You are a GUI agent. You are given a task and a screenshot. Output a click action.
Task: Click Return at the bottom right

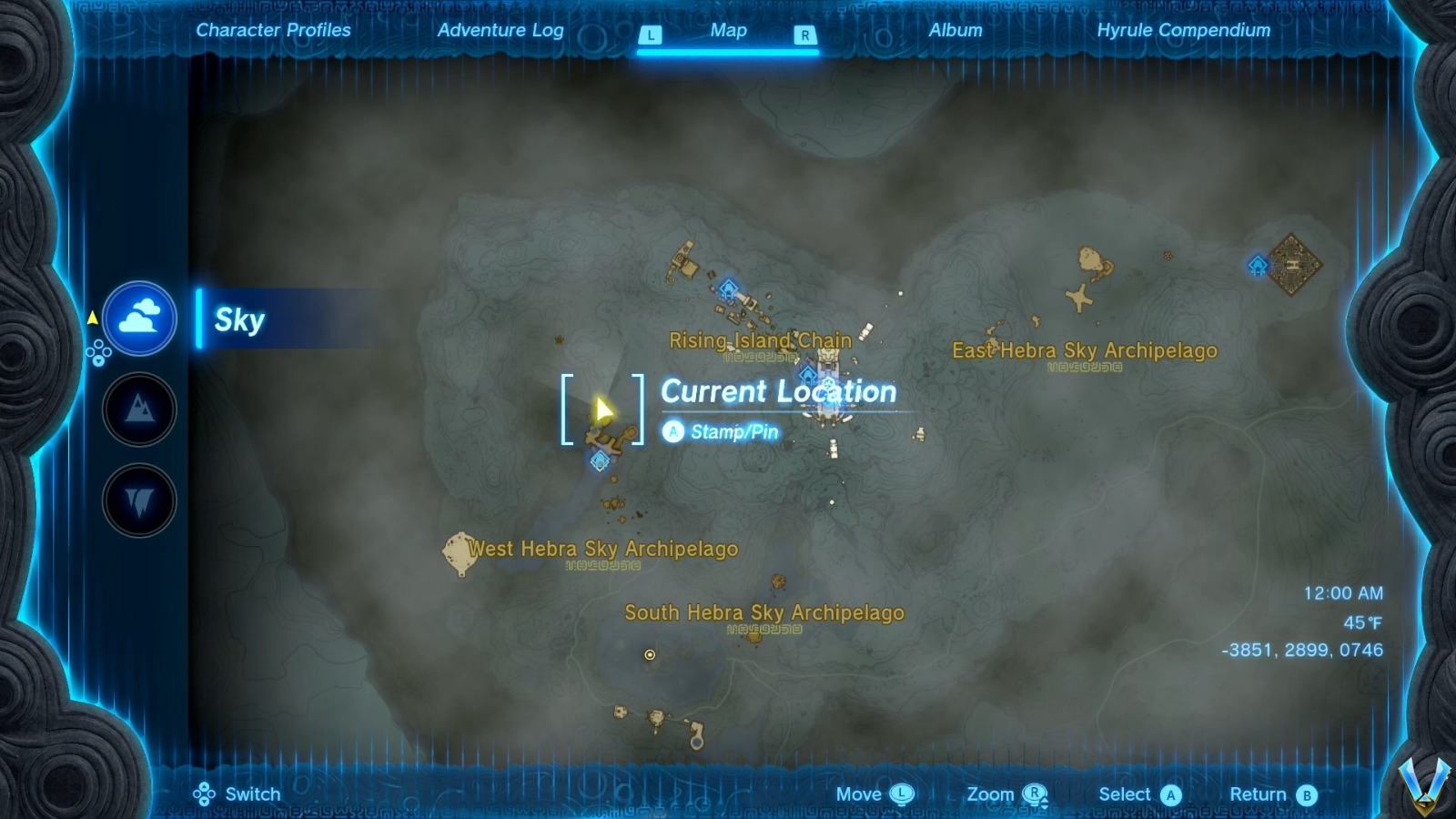pyautogui.click(x=1262, y=794)
